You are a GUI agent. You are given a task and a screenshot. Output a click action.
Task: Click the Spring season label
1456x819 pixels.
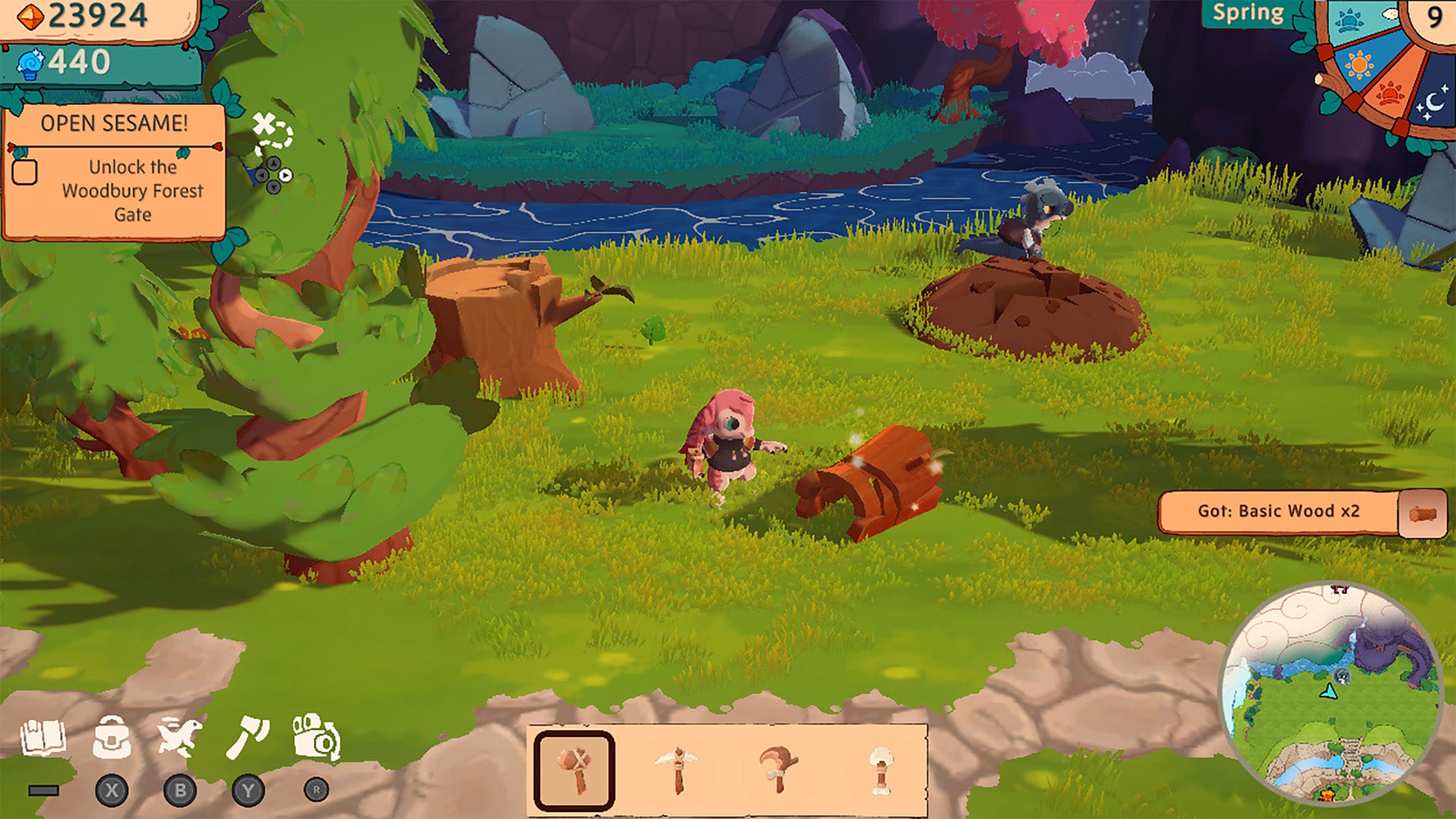point(1247,14)
